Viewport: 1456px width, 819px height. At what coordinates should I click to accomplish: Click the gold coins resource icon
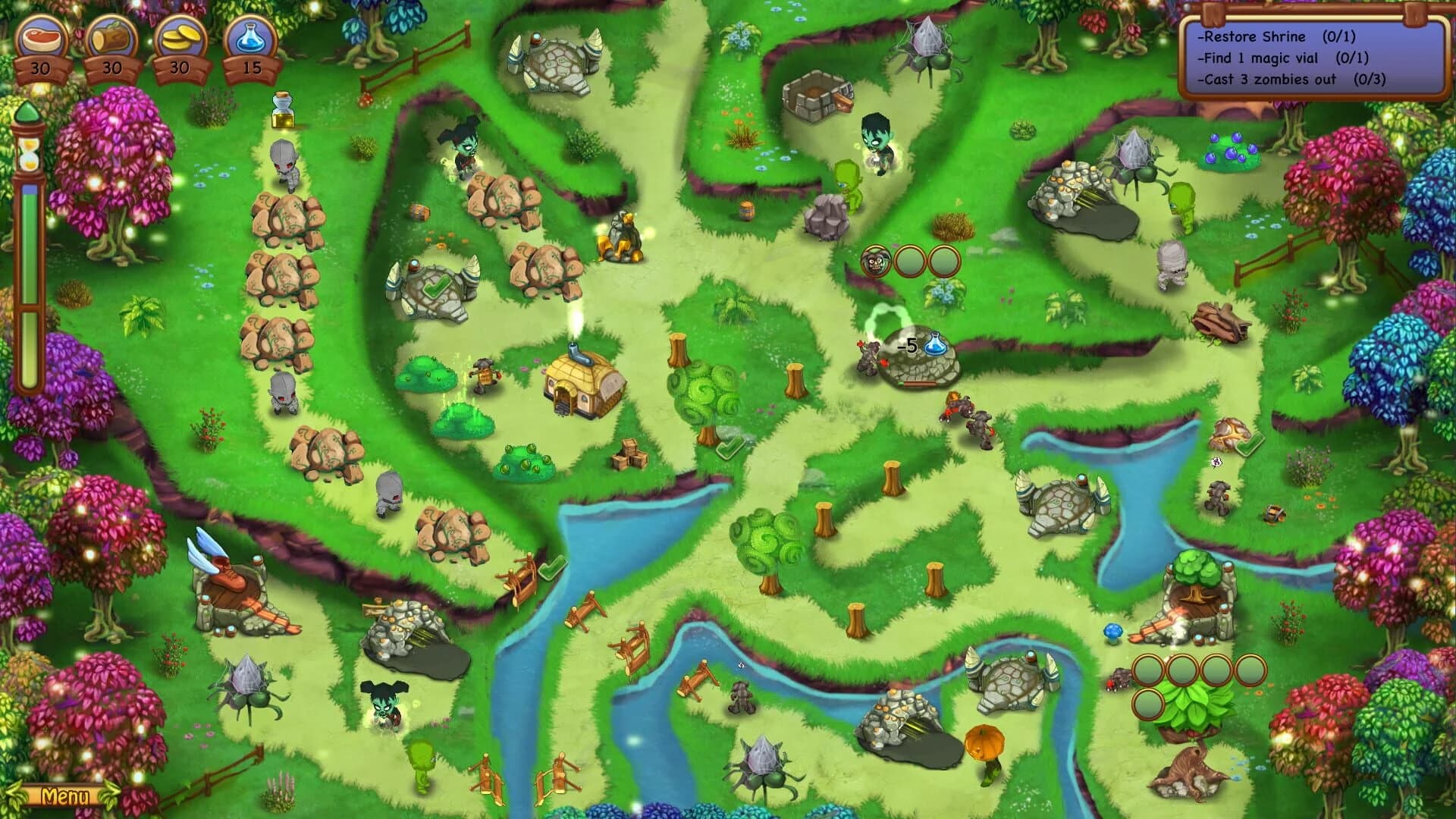pos(180,36)
